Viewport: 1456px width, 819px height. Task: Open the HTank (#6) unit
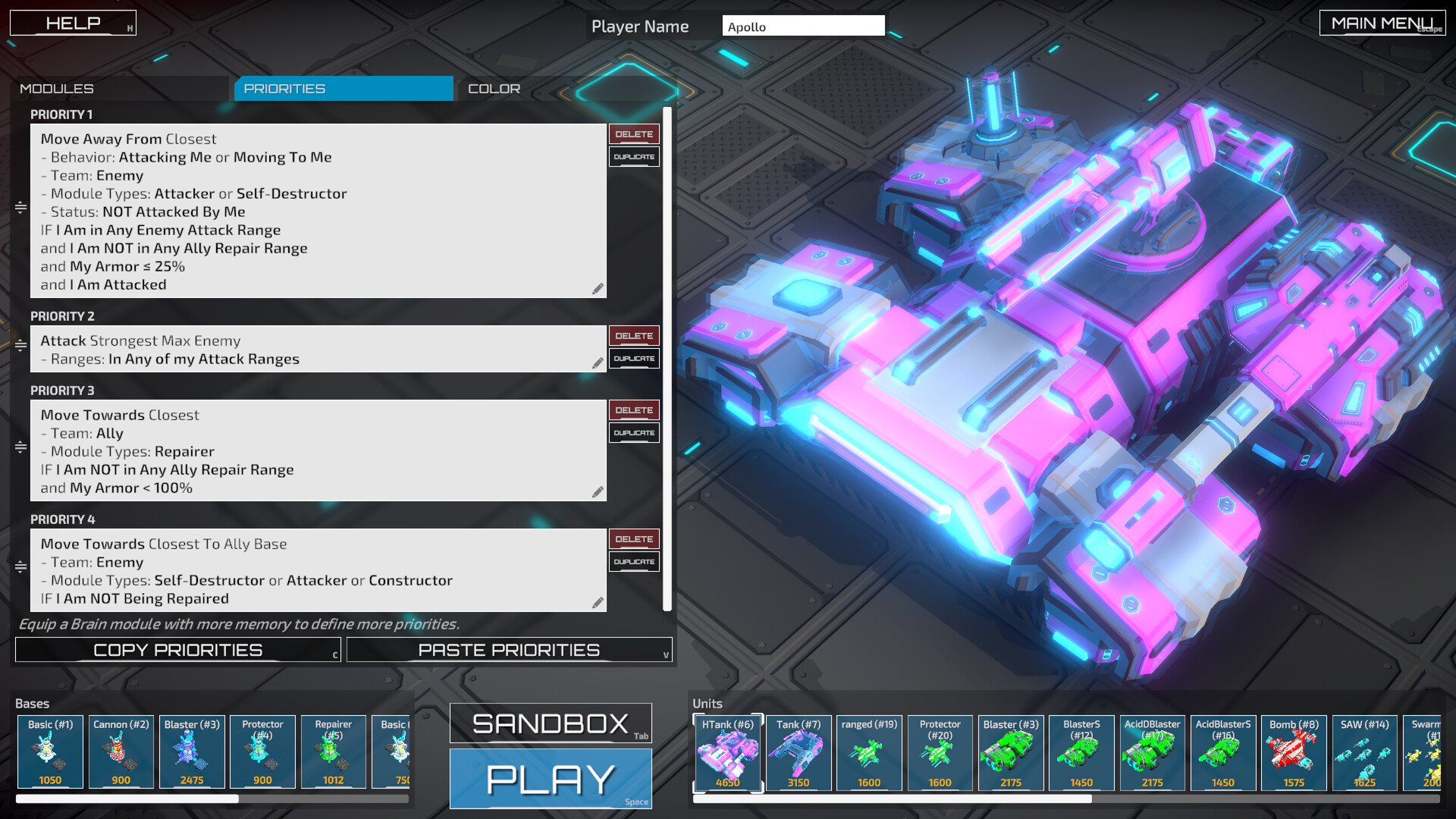pos(727,753)
